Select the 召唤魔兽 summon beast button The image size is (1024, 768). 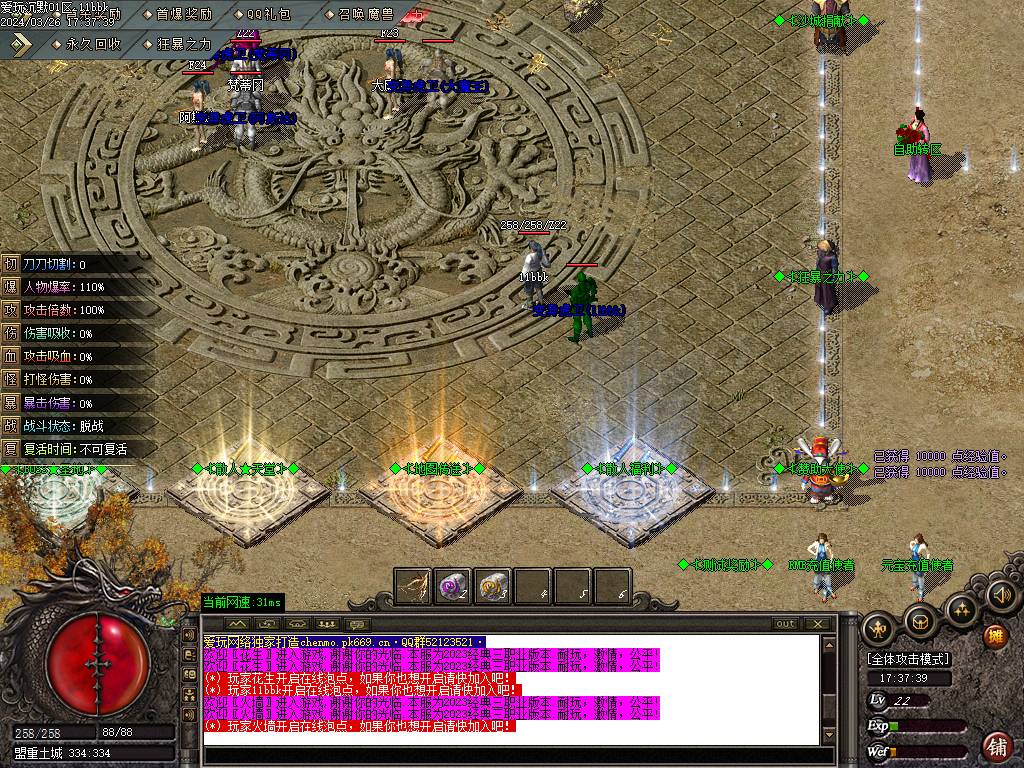coord(359,14)
